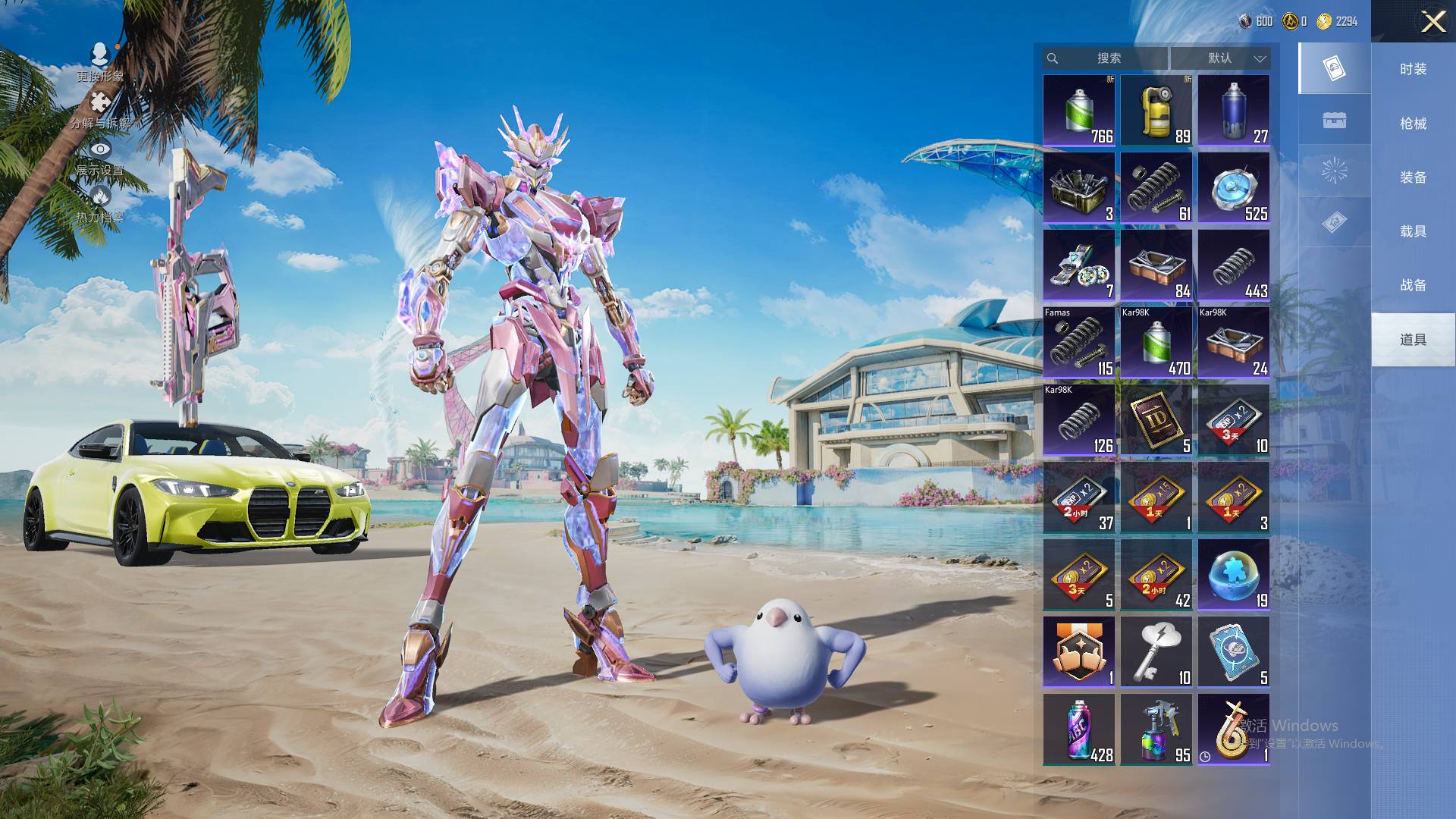Open the 枪械 firearms tab

coord(1413,123)
